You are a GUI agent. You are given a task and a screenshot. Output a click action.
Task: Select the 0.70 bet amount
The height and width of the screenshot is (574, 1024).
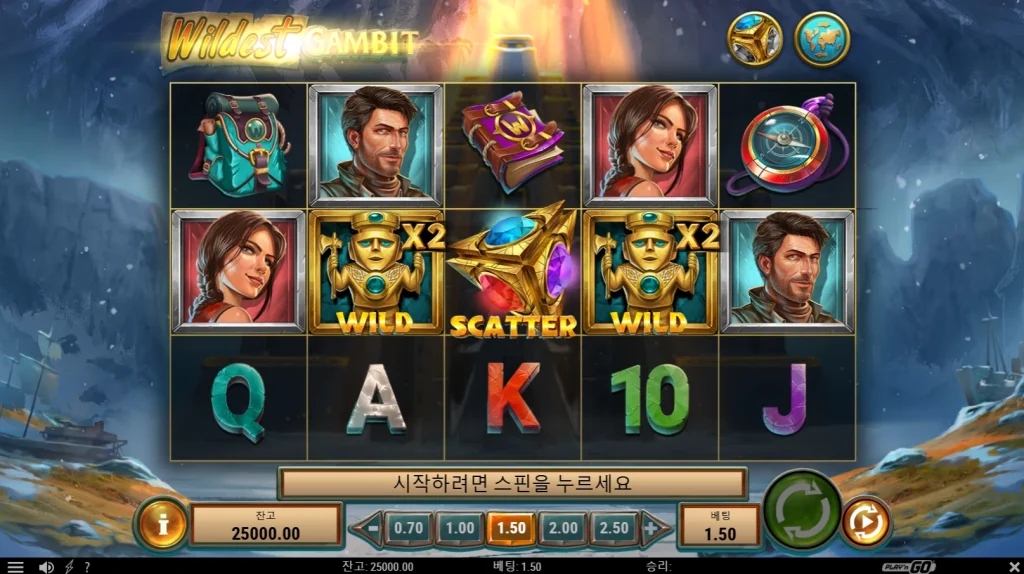tap(408, 528)
